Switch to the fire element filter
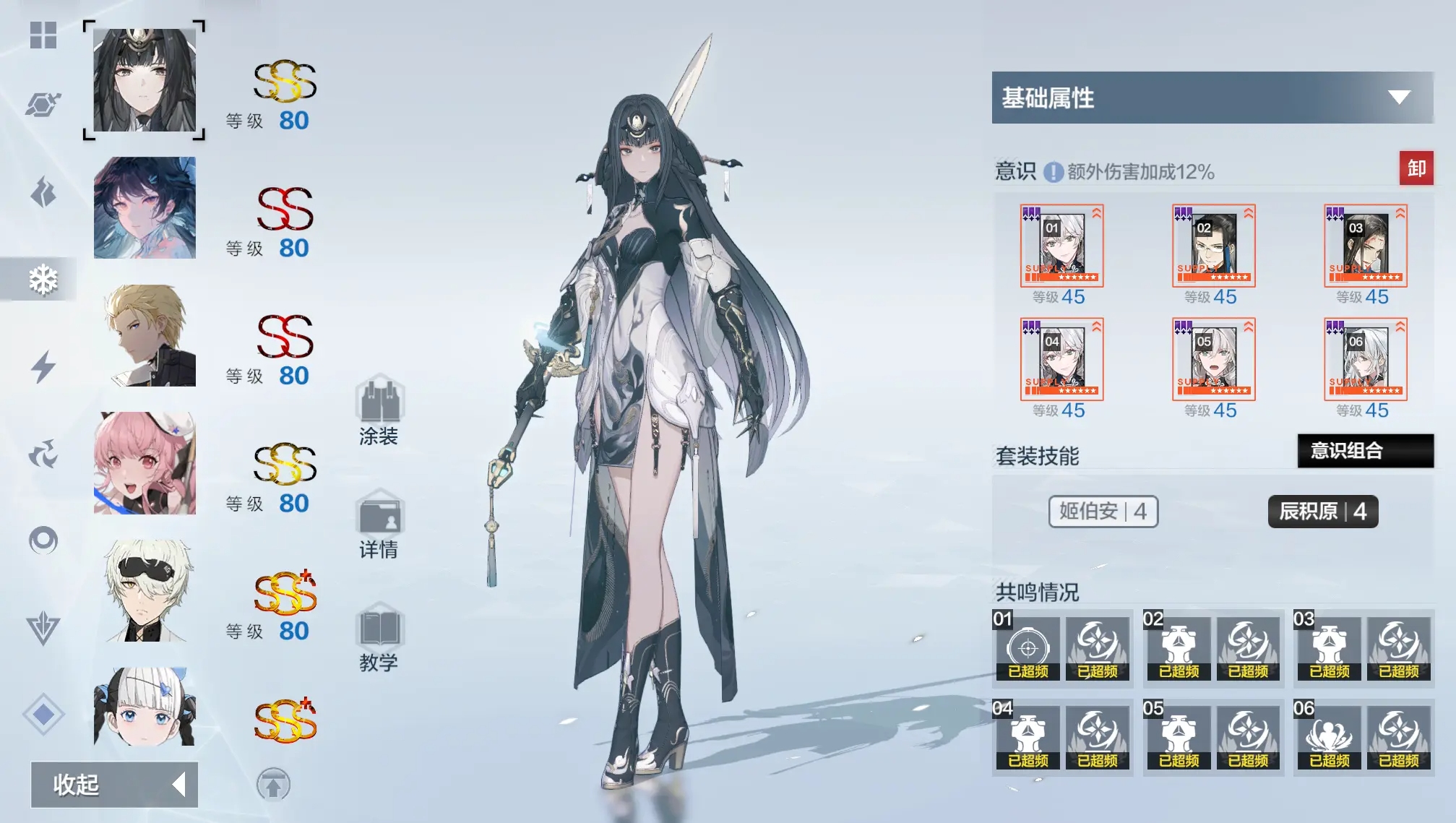Screen dimensions: 1456x823 (x=43, y=192)
